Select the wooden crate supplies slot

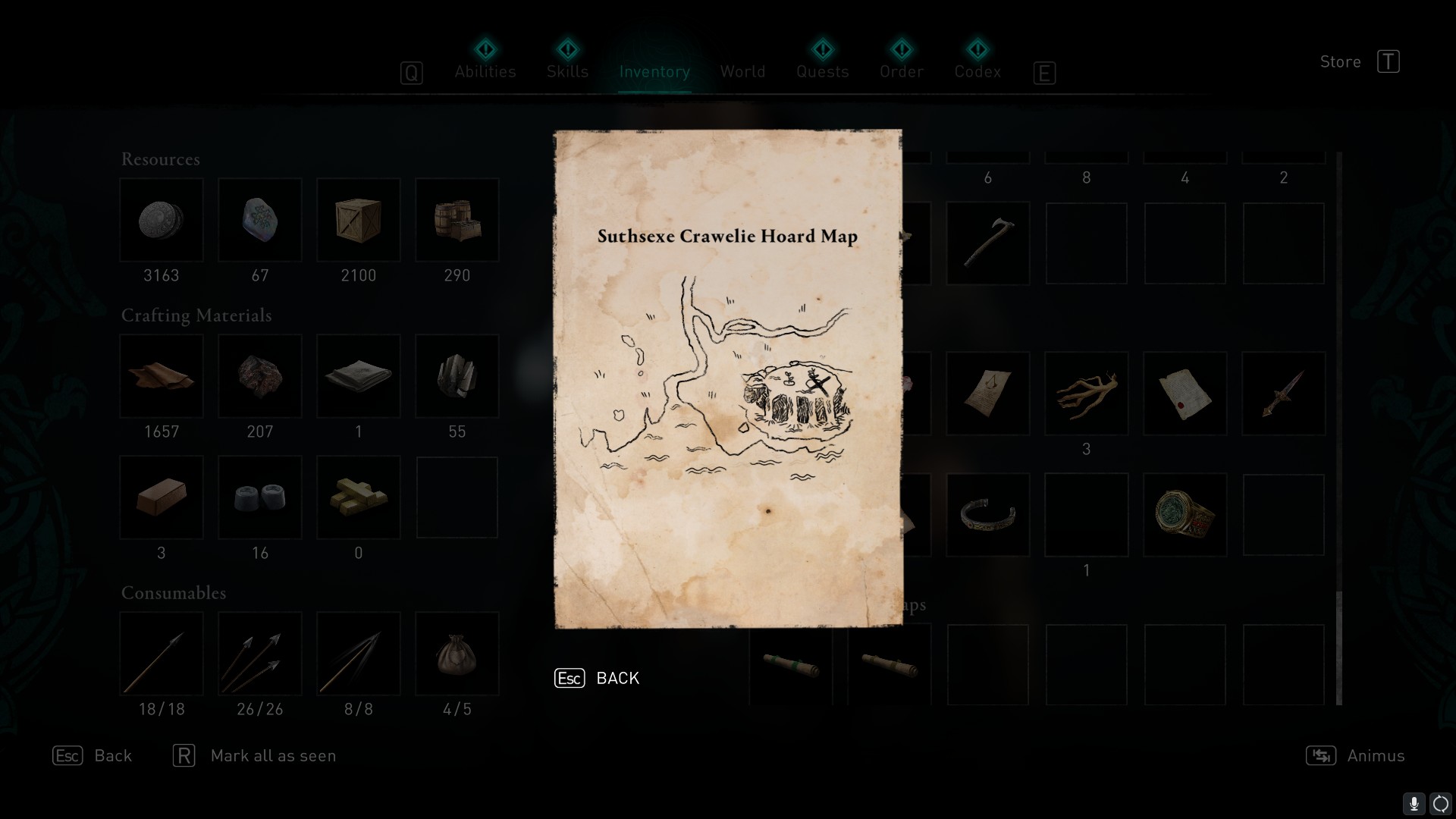coord(359,221)
